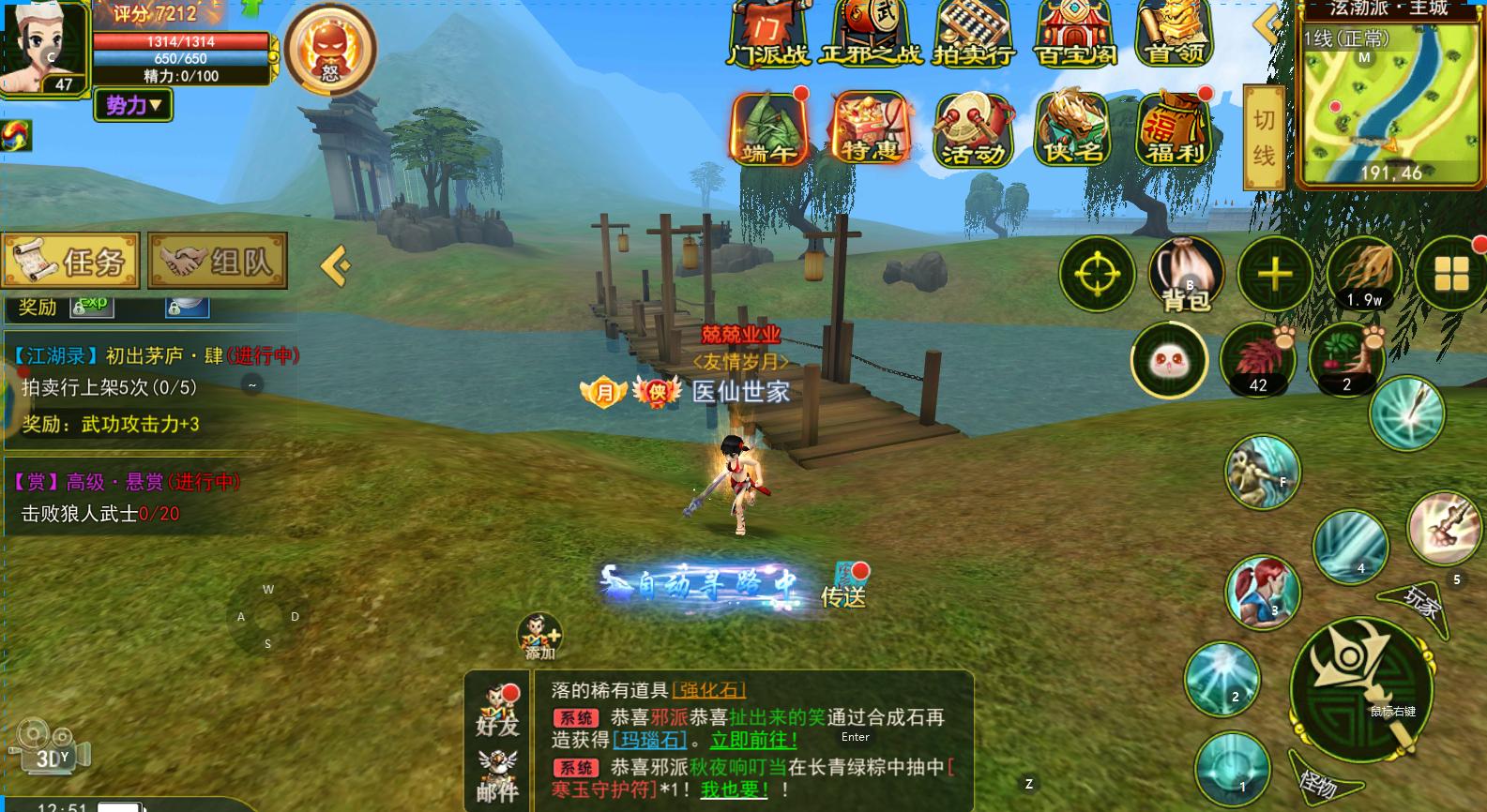Open the 福利 welfare rewards
Viewport: 1487px width, 812px height.
pyautogui.click(x=1175, y=130)
